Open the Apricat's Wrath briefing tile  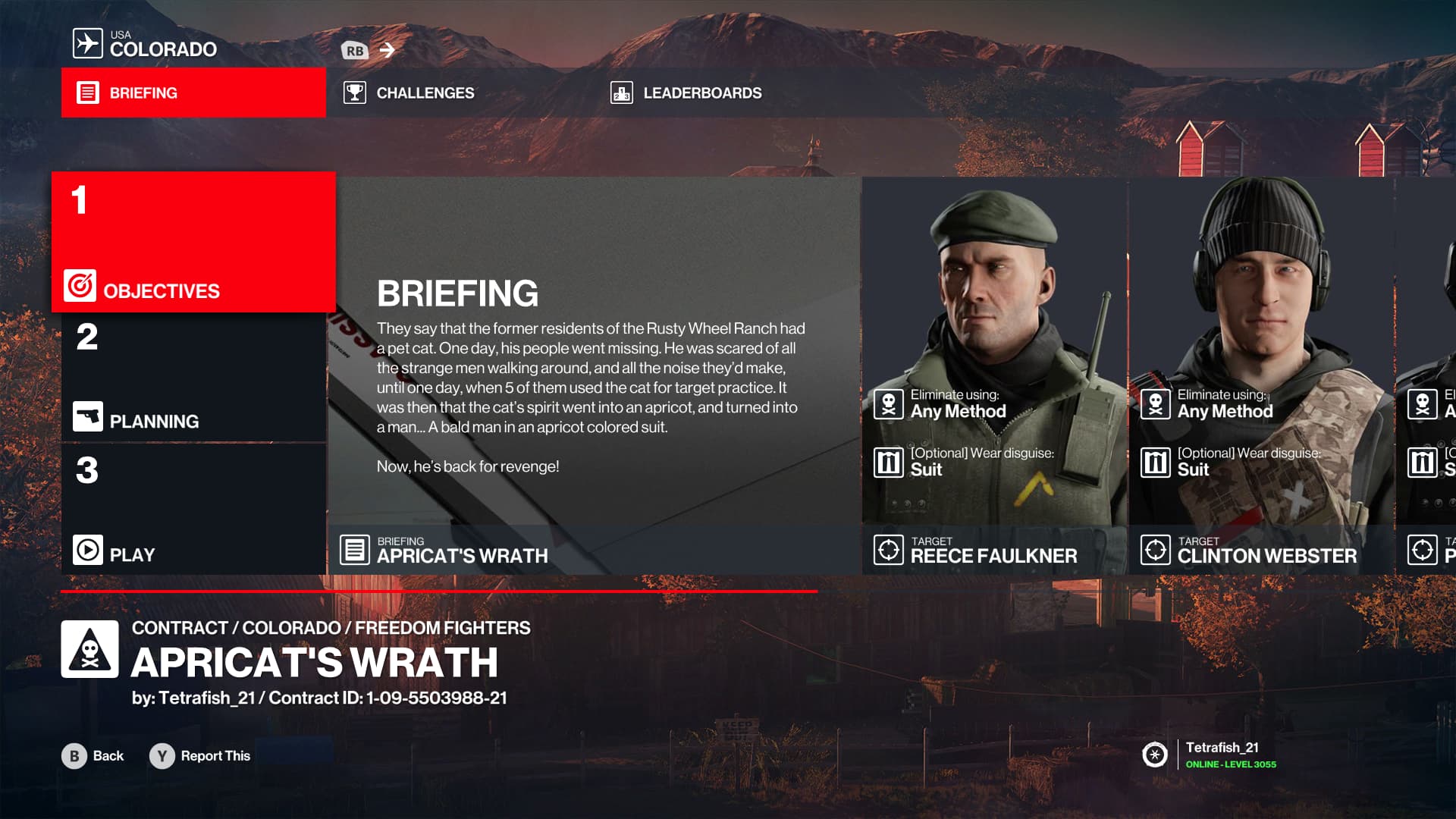(x=595, y=375)
